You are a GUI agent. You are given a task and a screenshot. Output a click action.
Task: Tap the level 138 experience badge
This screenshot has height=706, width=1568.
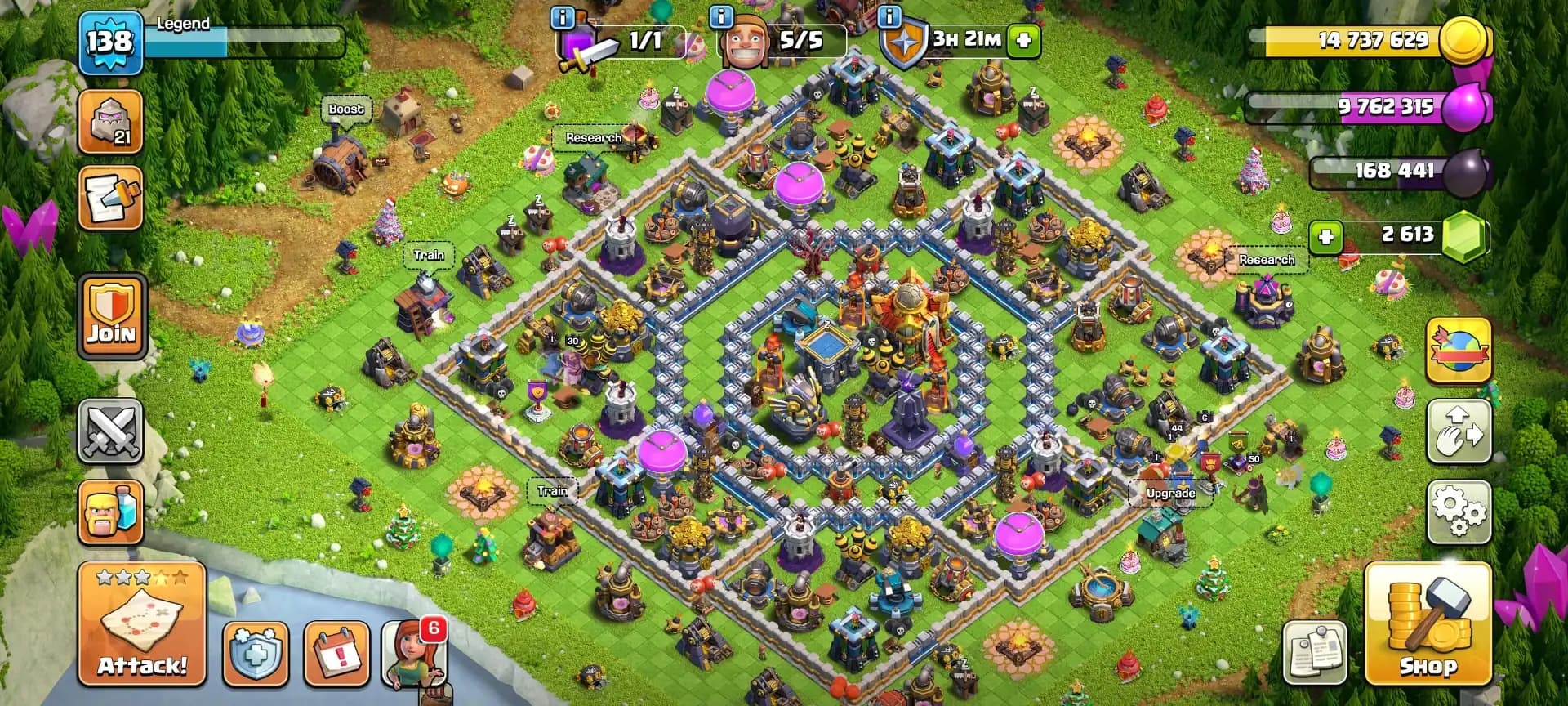111,38
